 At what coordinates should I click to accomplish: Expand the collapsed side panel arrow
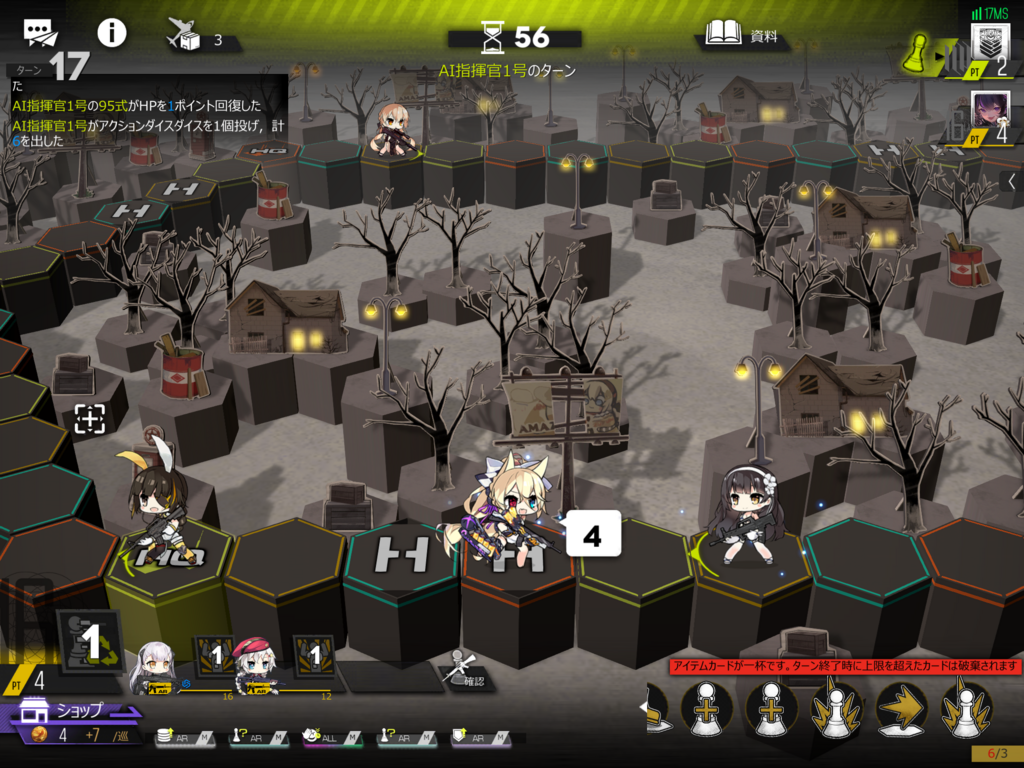point(1011,182)
